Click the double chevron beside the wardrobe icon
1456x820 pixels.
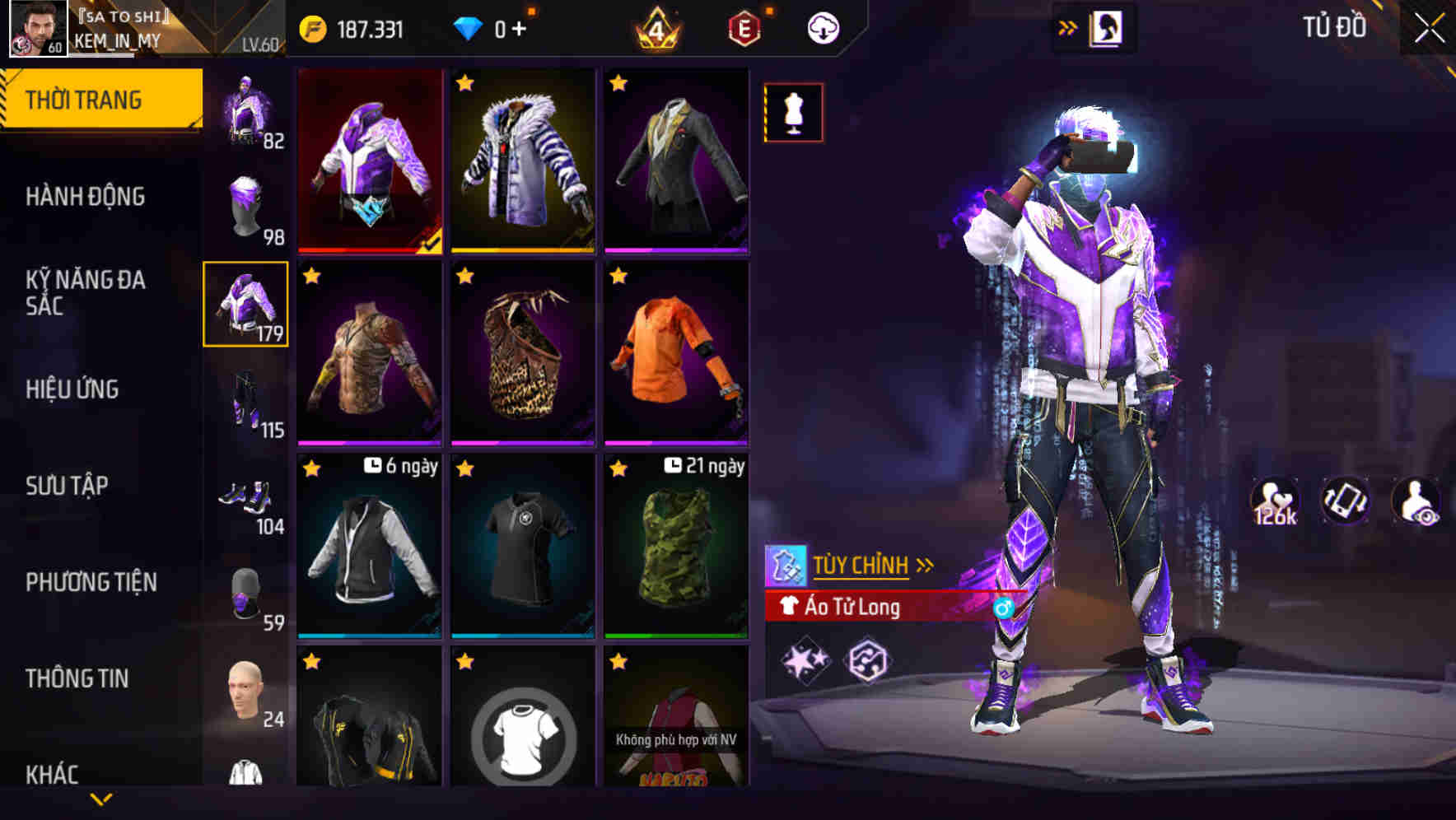1068,26
